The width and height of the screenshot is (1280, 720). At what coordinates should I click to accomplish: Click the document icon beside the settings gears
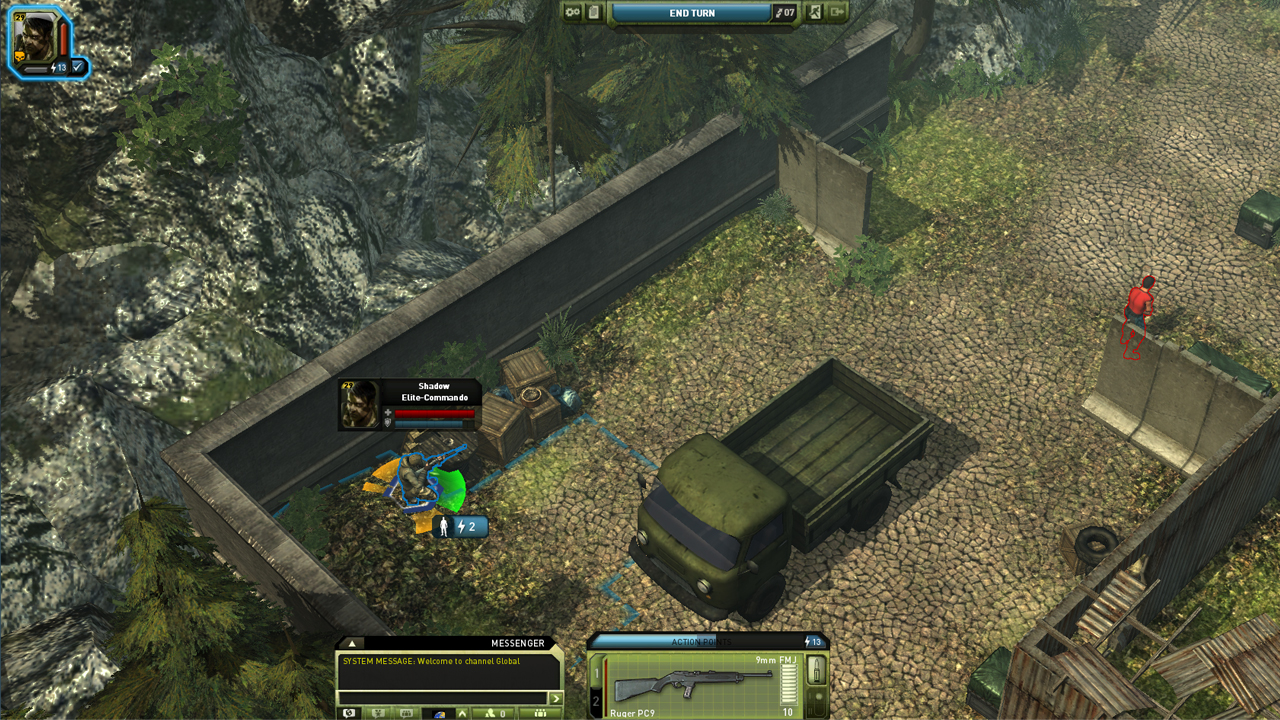pos(596,11)
